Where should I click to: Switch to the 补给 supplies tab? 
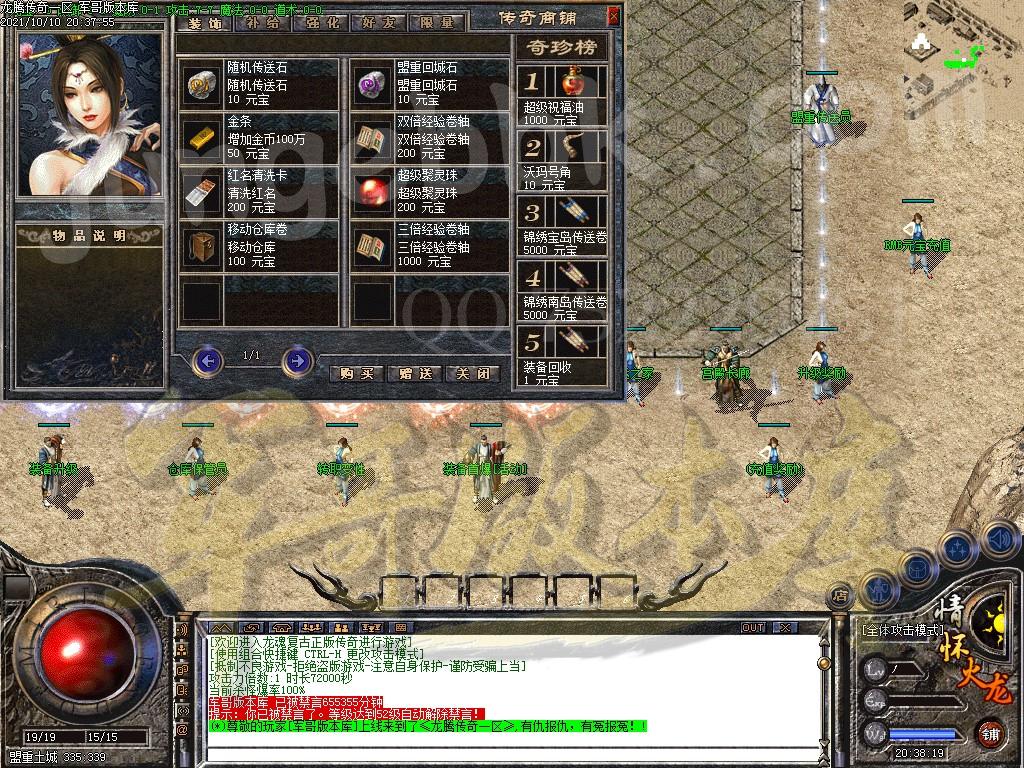[263, 20]
